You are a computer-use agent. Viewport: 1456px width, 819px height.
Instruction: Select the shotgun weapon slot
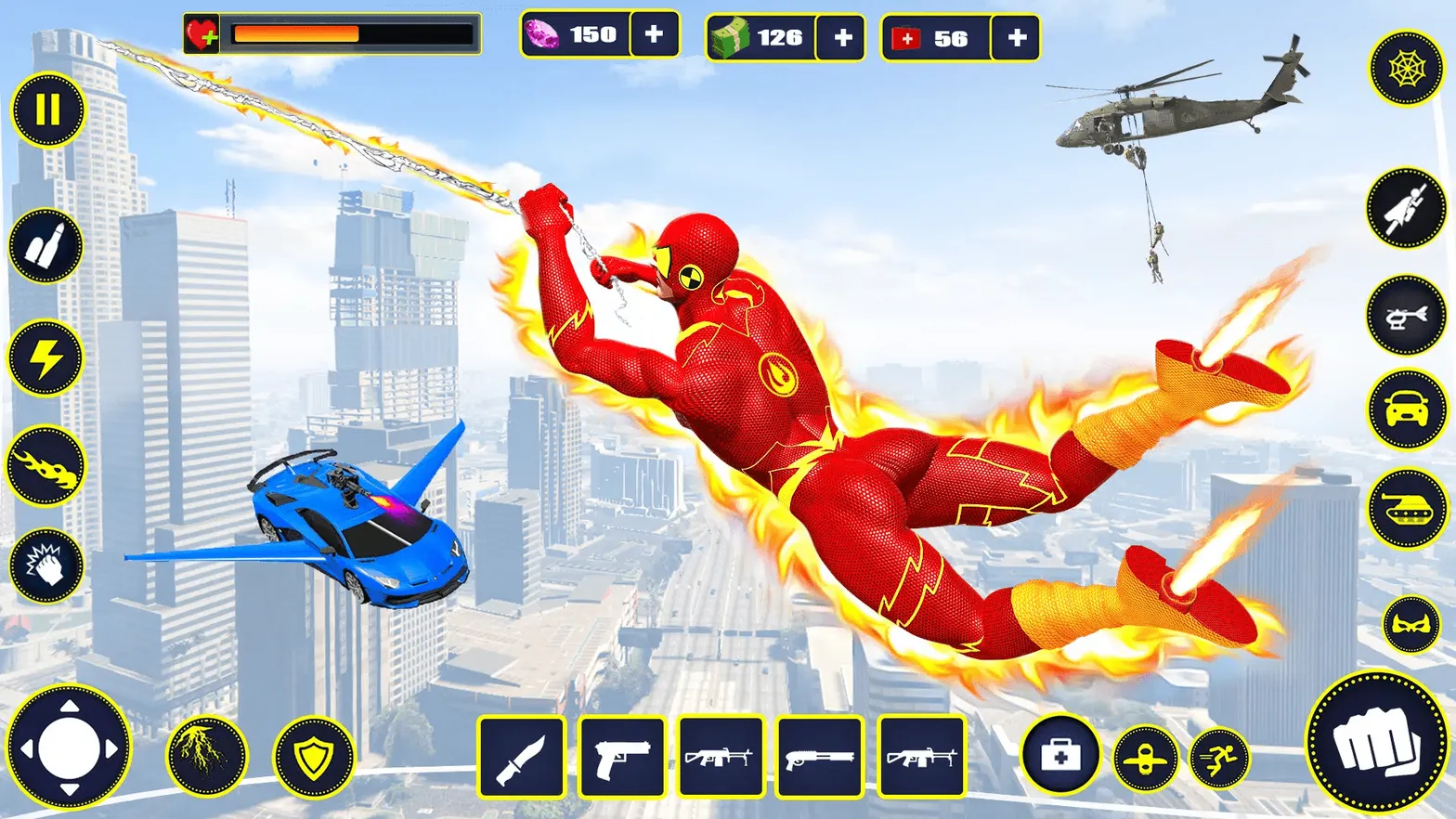pyautogui.click(x=822, y=757)
